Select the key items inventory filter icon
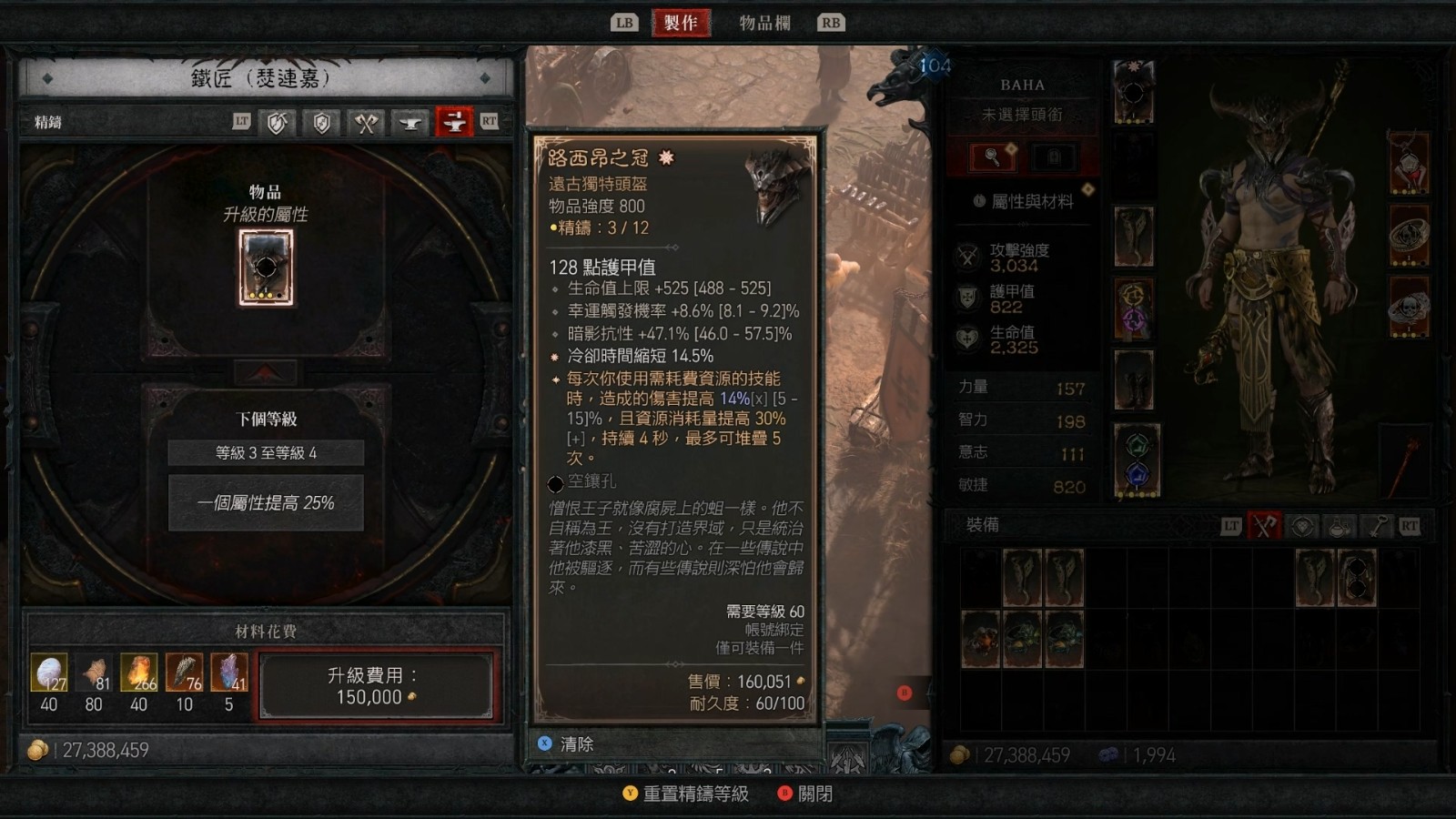The image size is (1456, 819). point(1380,524)
